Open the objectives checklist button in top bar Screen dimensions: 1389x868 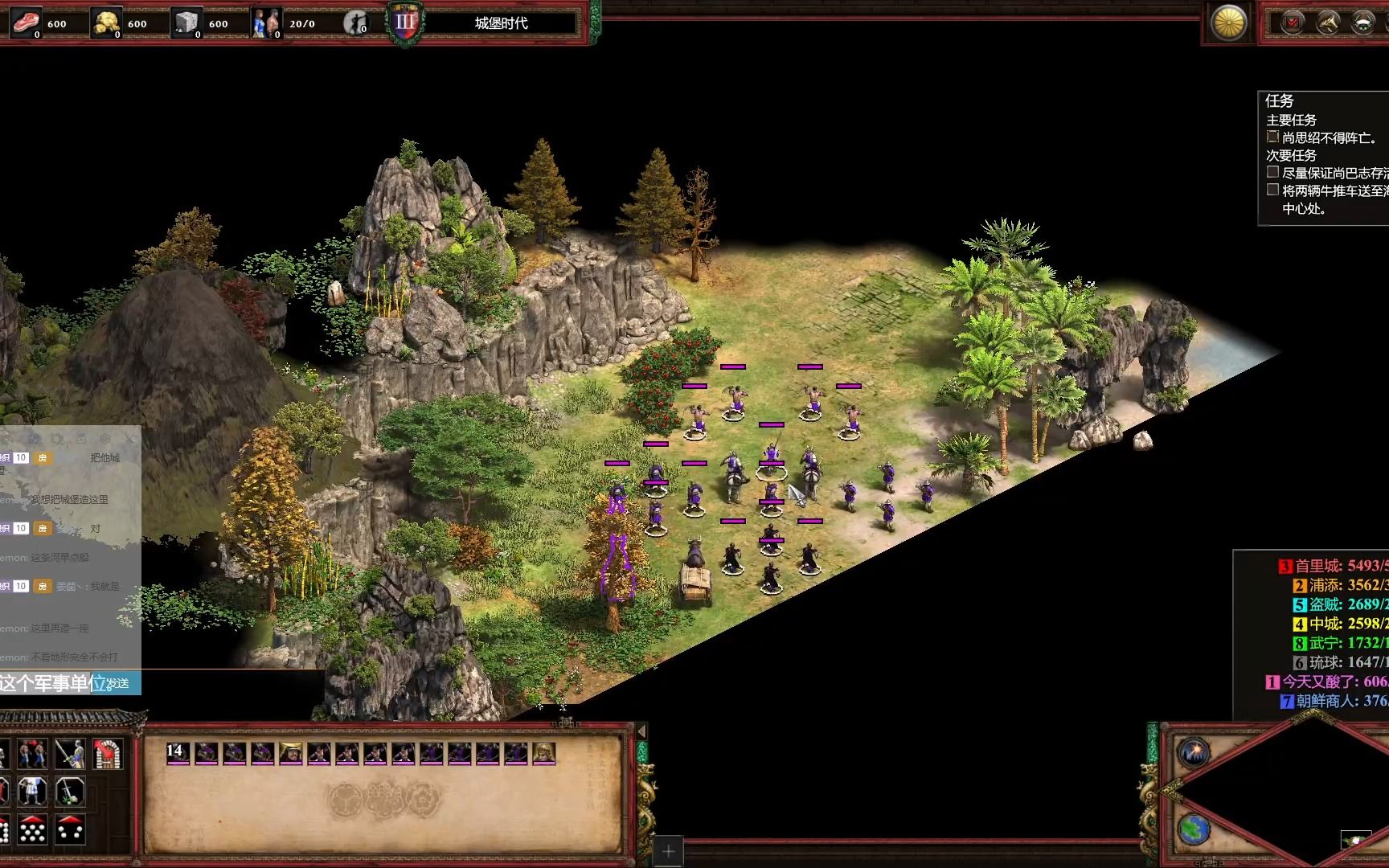(1293, 23)
